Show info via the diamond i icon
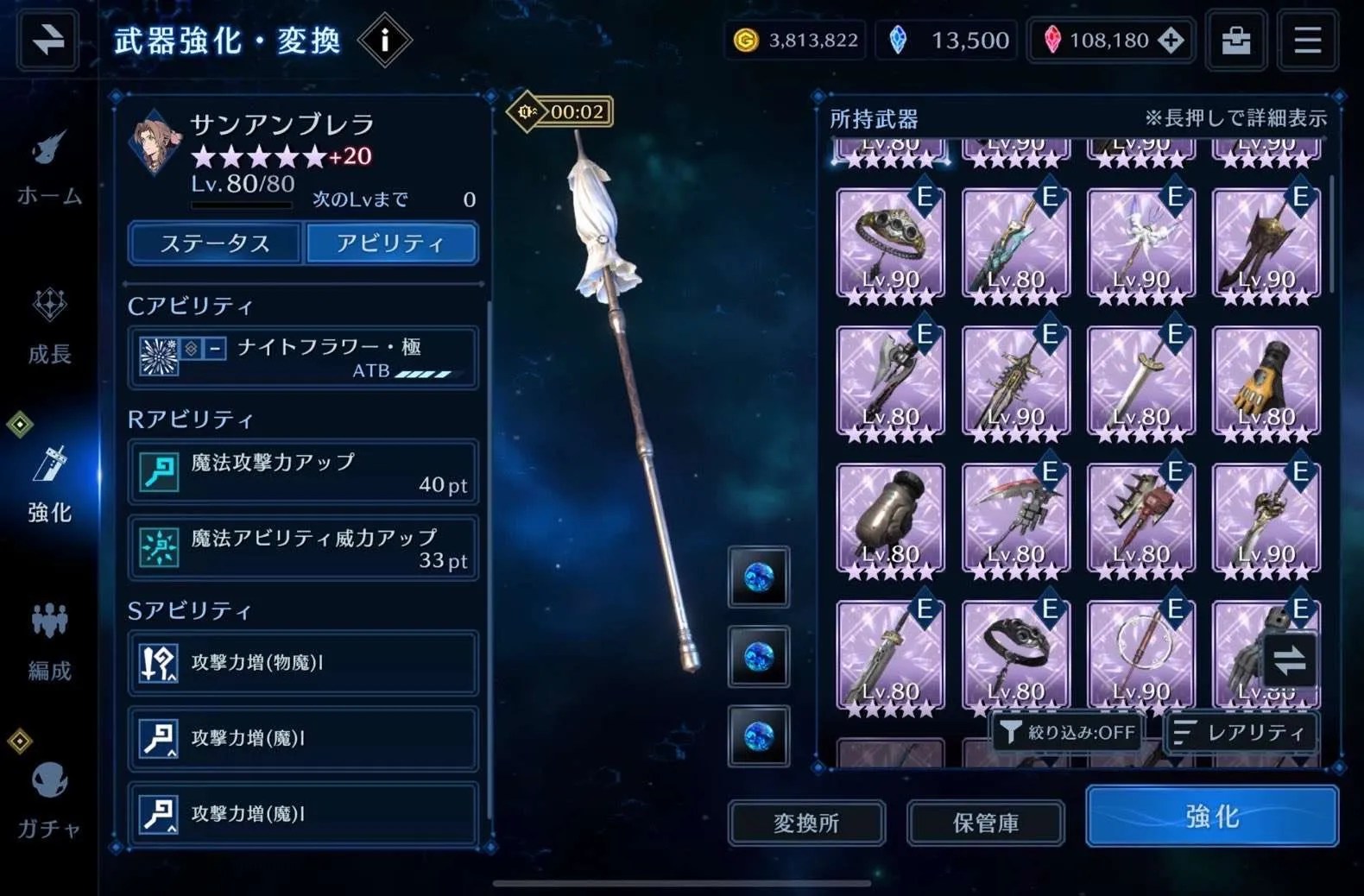Image resolution: width=1364 pixels, height=896 pixels. point(384,40)
